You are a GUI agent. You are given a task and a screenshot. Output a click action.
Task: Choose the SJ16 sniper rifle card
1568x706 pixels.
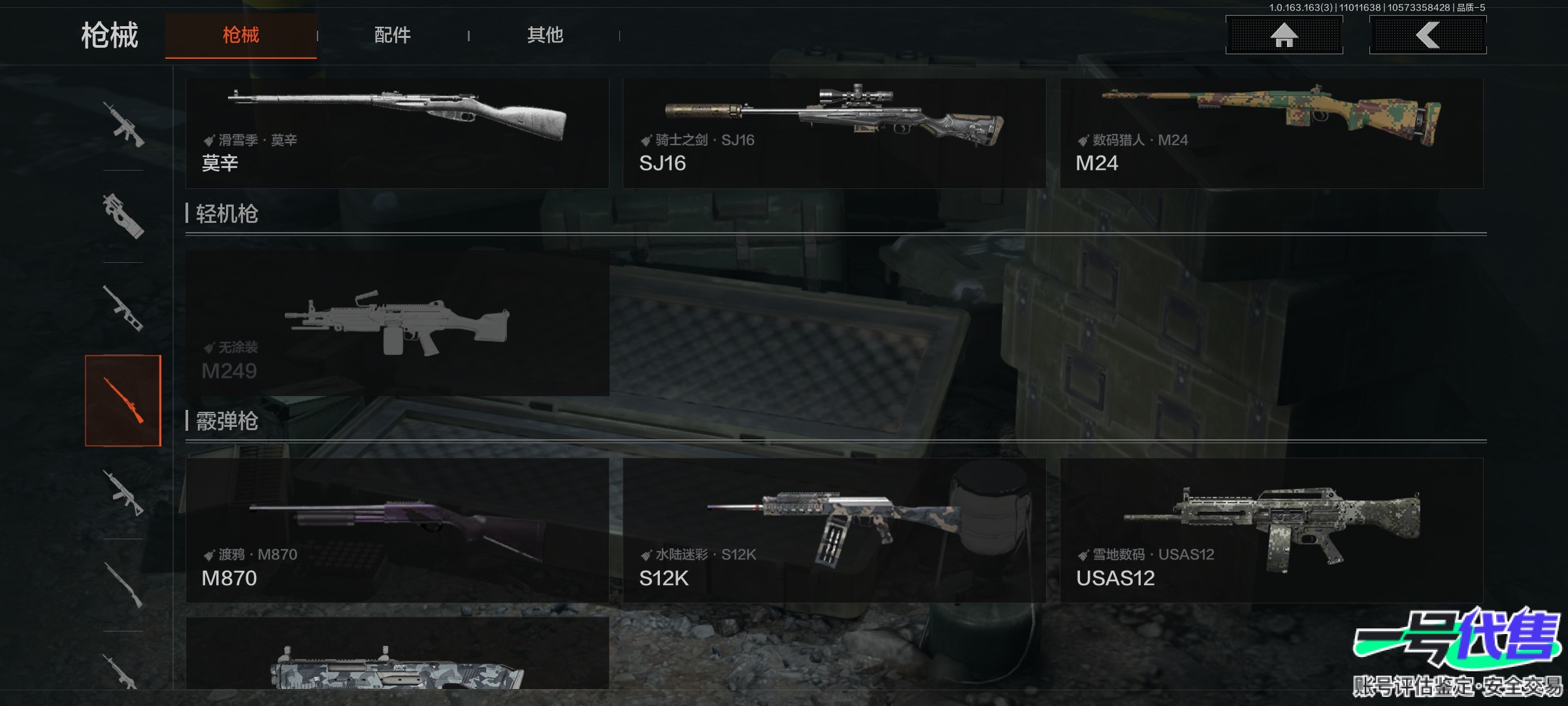(x=834, y=133)
